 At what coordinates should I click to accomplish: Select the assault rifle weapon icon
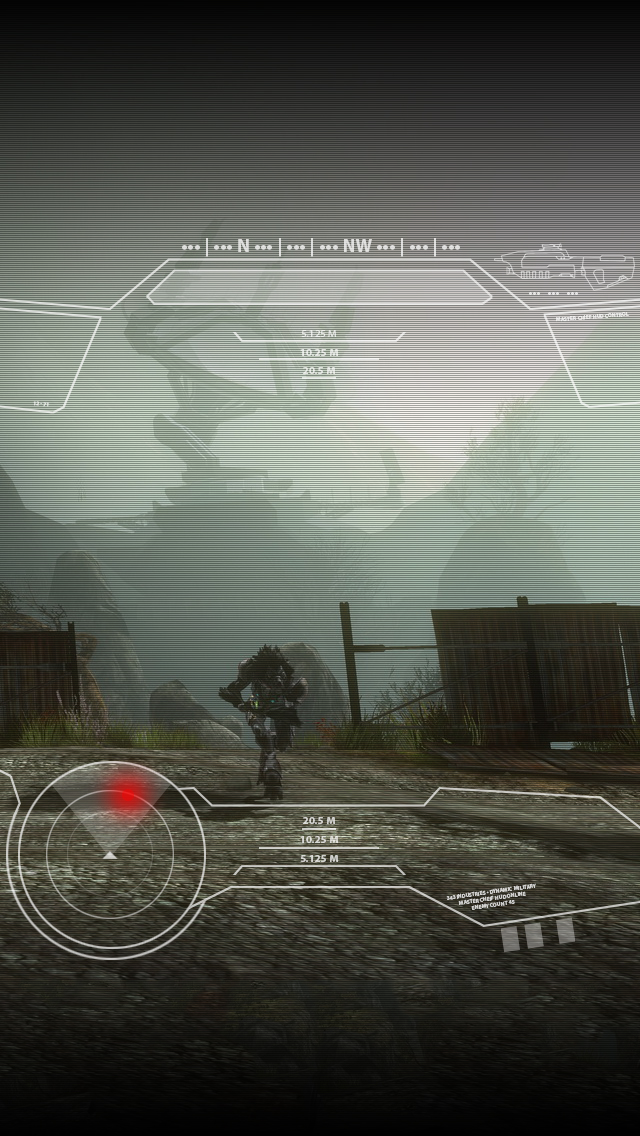click(566, 266)
